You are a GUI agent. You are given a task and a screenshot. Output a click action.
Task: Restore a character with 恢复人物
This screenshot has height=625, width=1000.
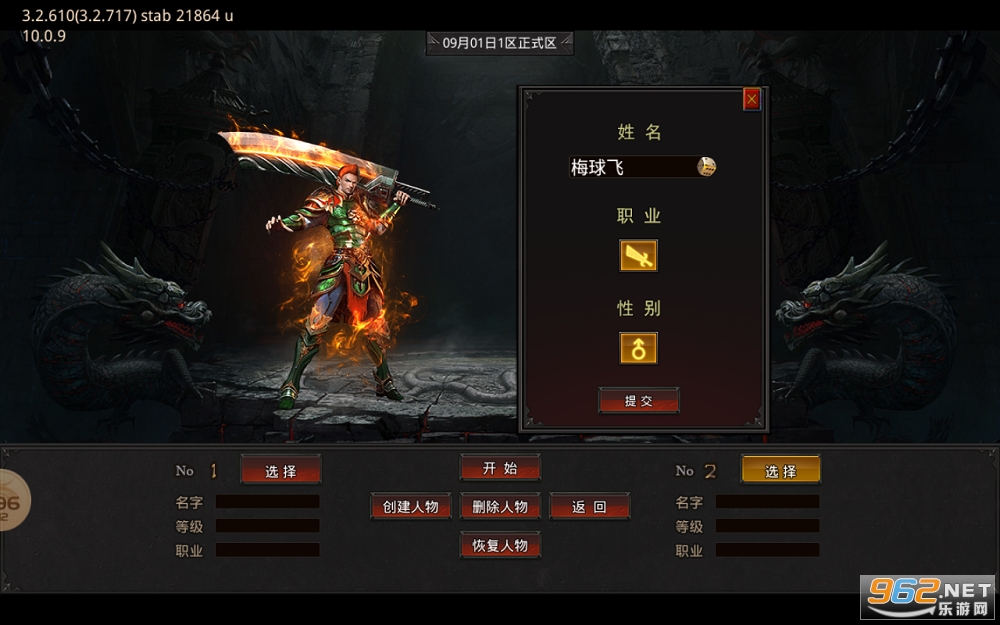[500, 545]
